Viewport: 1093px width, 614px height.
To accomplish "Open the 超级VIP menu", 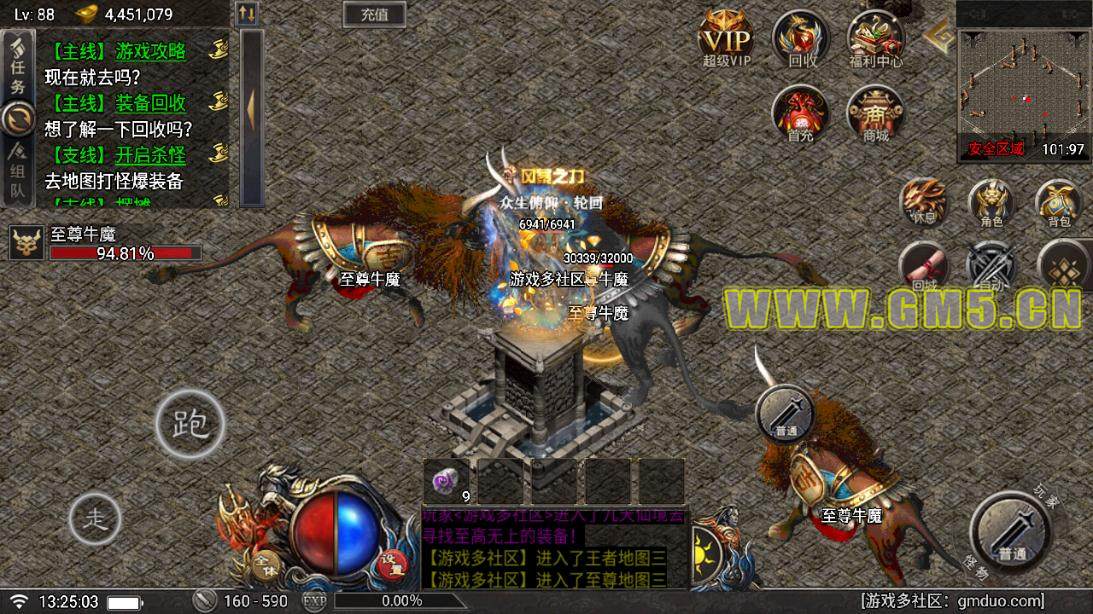I will point(726,40).
